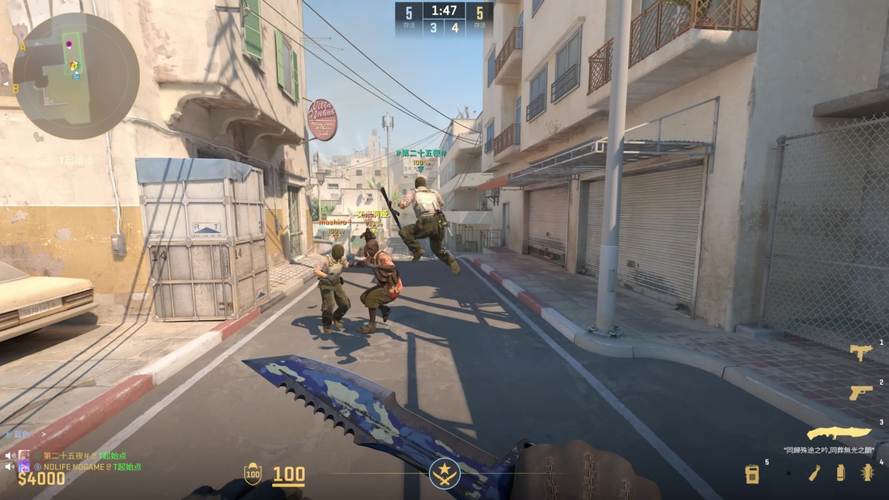This screenshot has width=889, height=500.
Task: Select the submachine gun in slot 1
Action: tap(859, 352)
